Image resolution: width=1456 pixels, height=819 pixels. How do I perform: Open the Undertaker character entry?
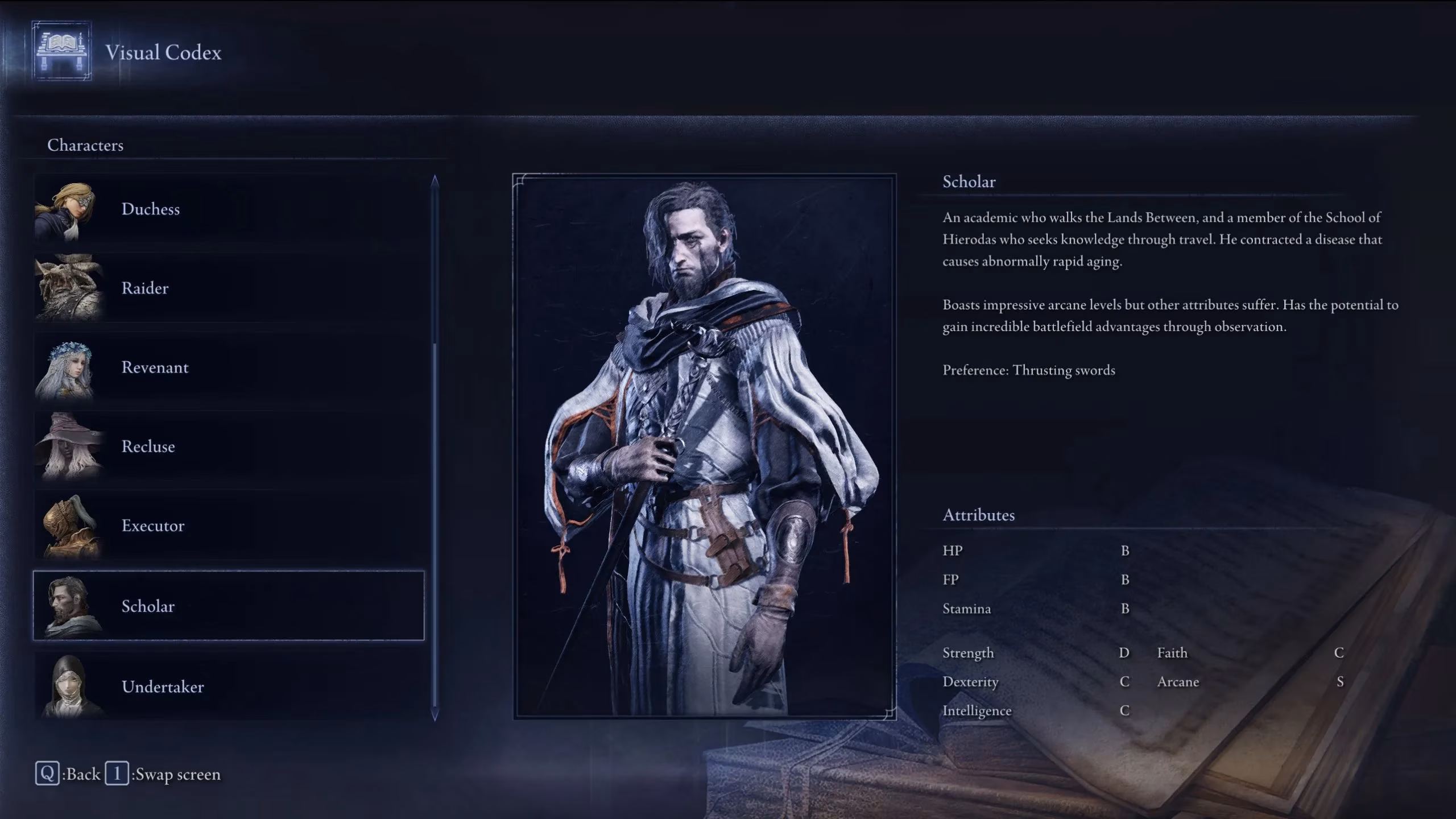[227, 686]
